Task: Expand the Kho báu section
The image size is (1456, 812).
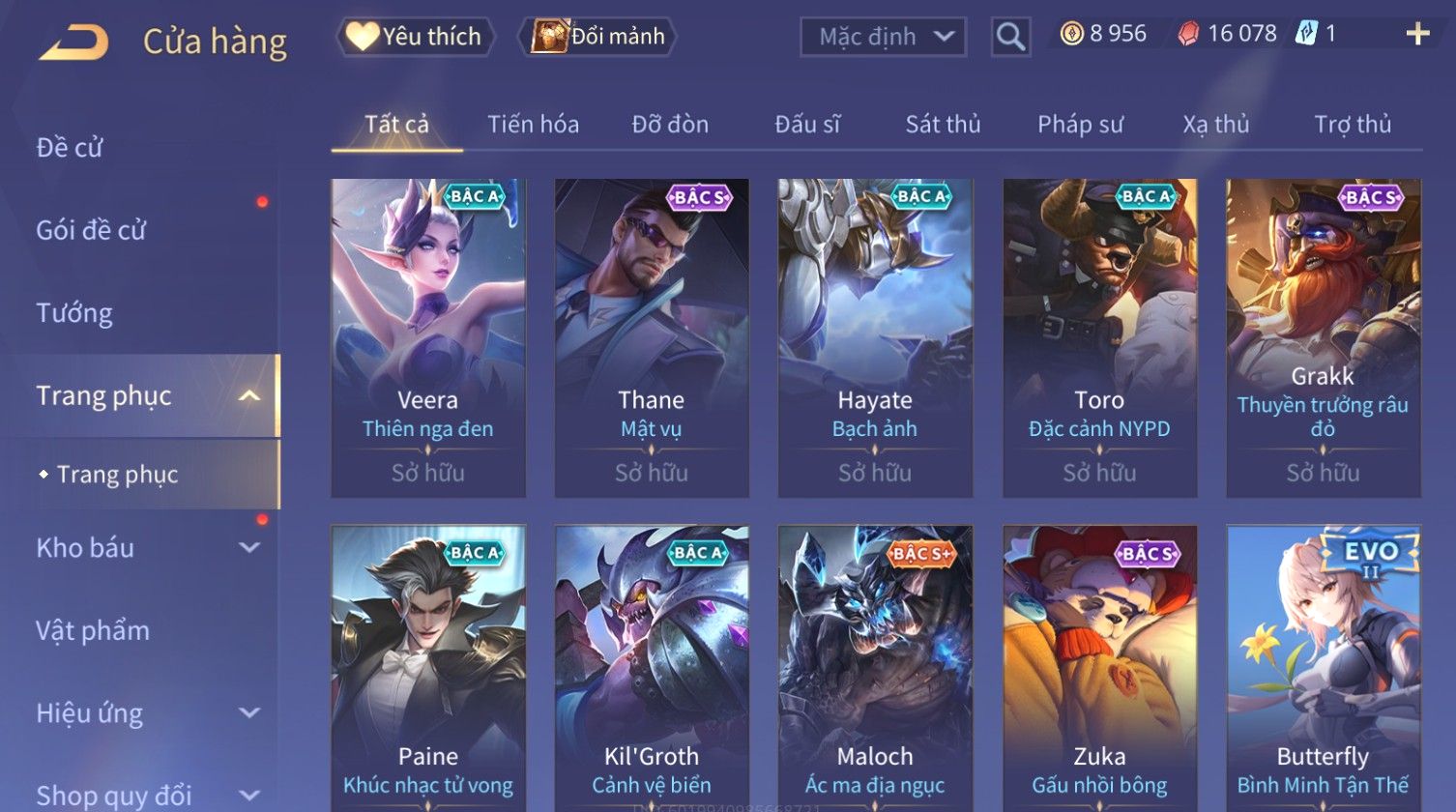Action: point(145,548)
